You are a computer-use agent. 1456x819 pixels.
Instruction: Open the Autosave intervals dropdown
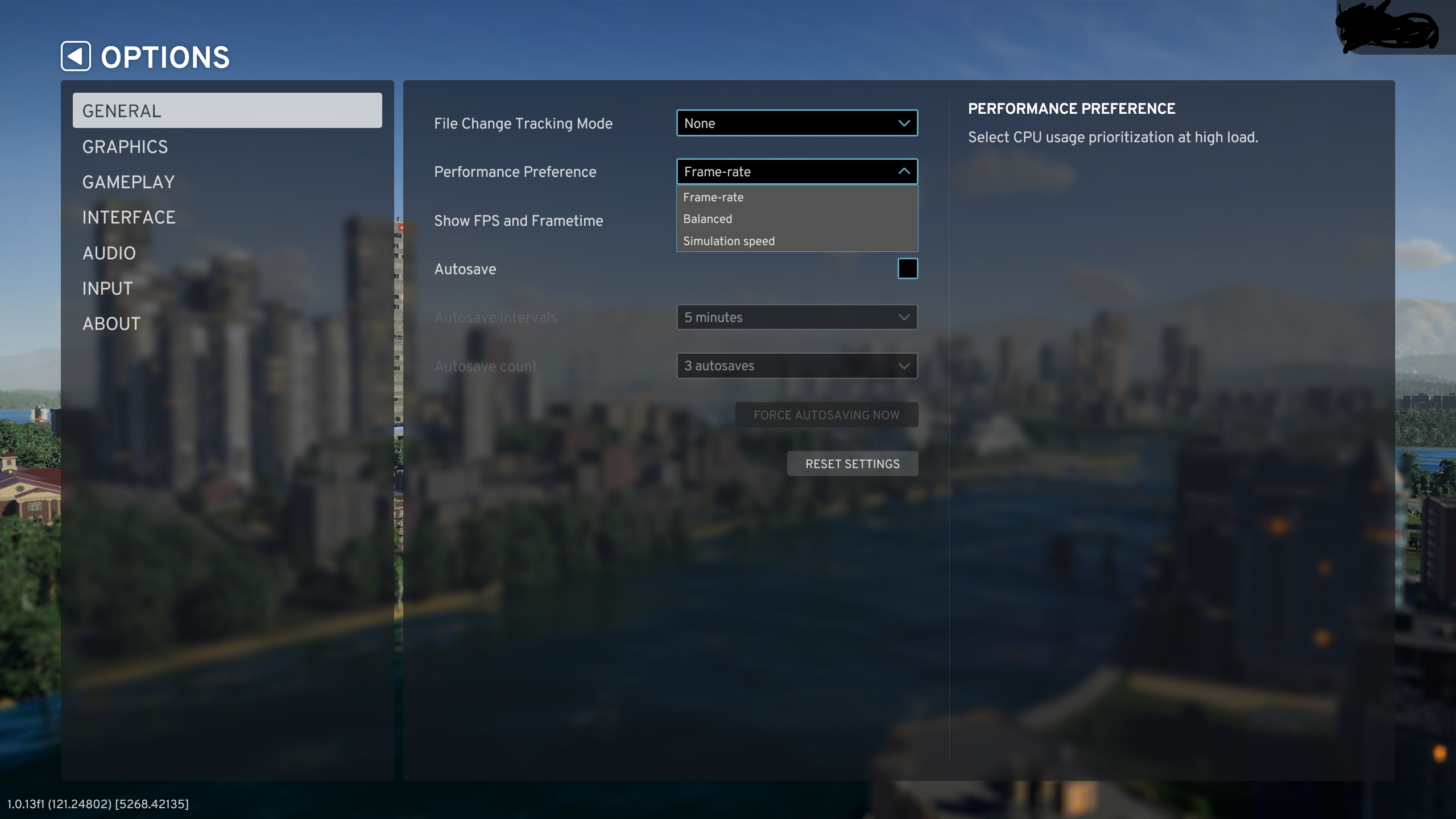click(x=796, y=317)
